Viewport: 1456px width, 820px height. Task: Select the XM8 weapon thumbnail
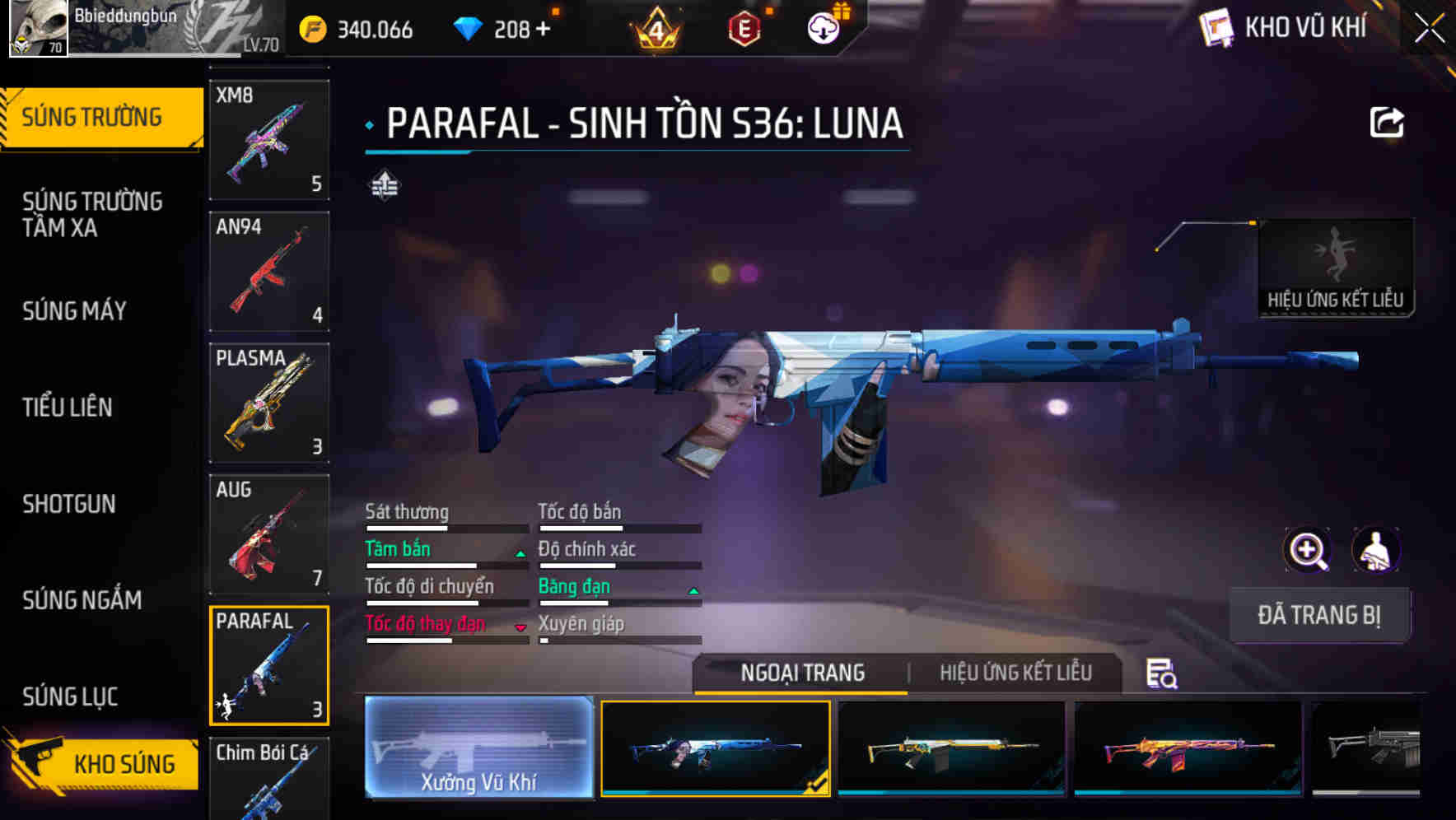(x=268, y=138)
